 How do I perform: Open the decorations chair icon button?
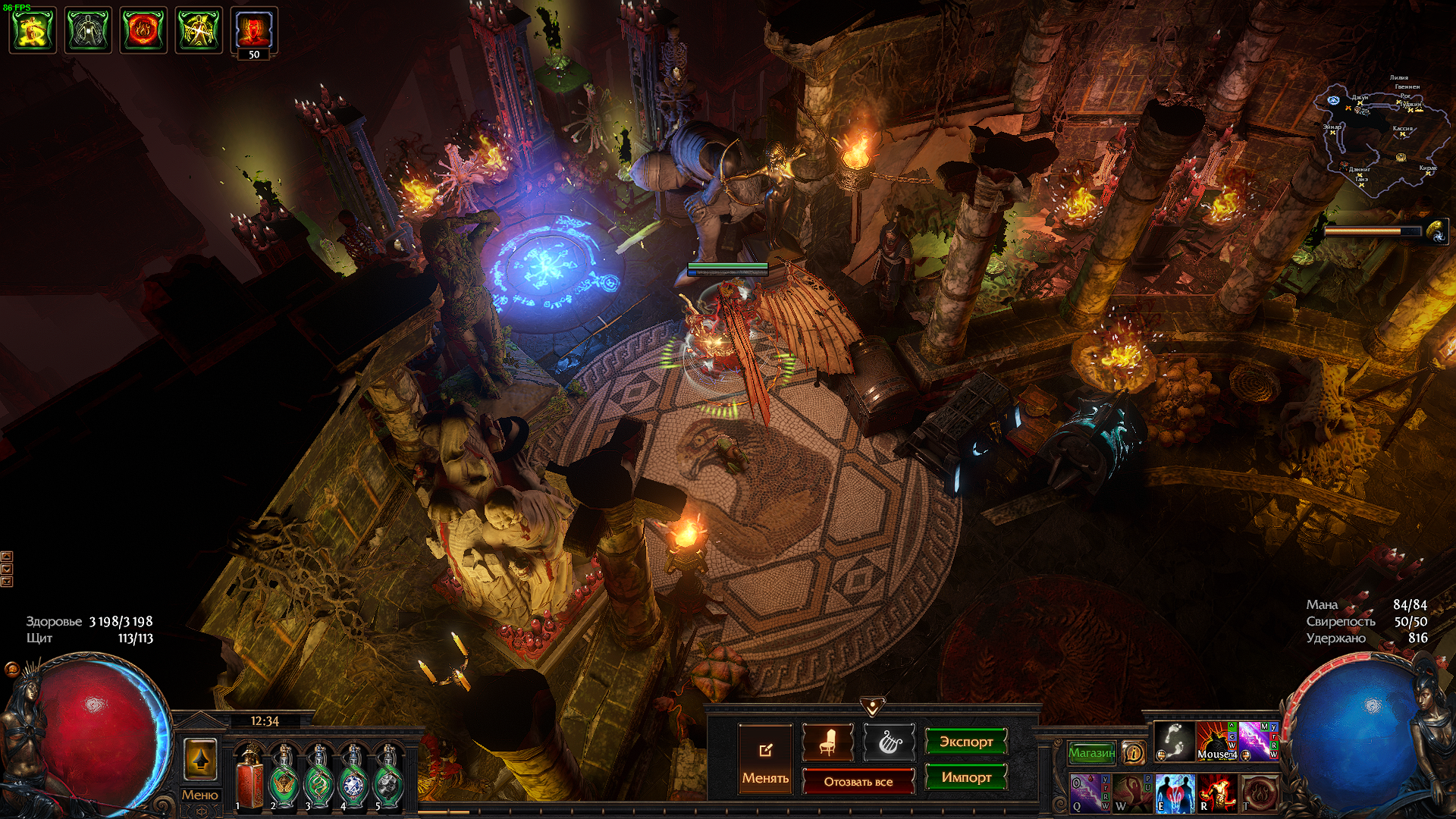[827, 742]
